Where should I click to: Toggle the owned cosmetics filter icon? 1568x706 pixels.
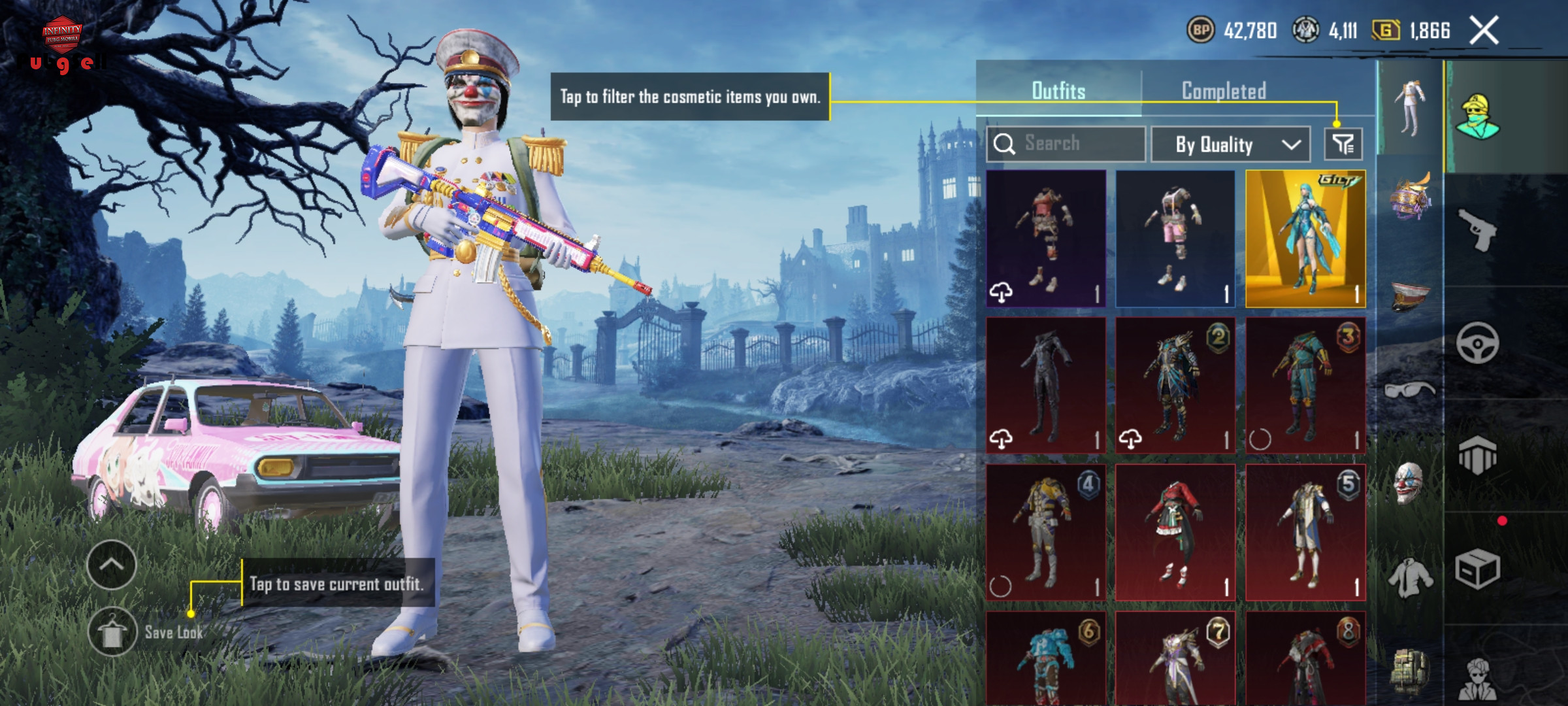1343,144
